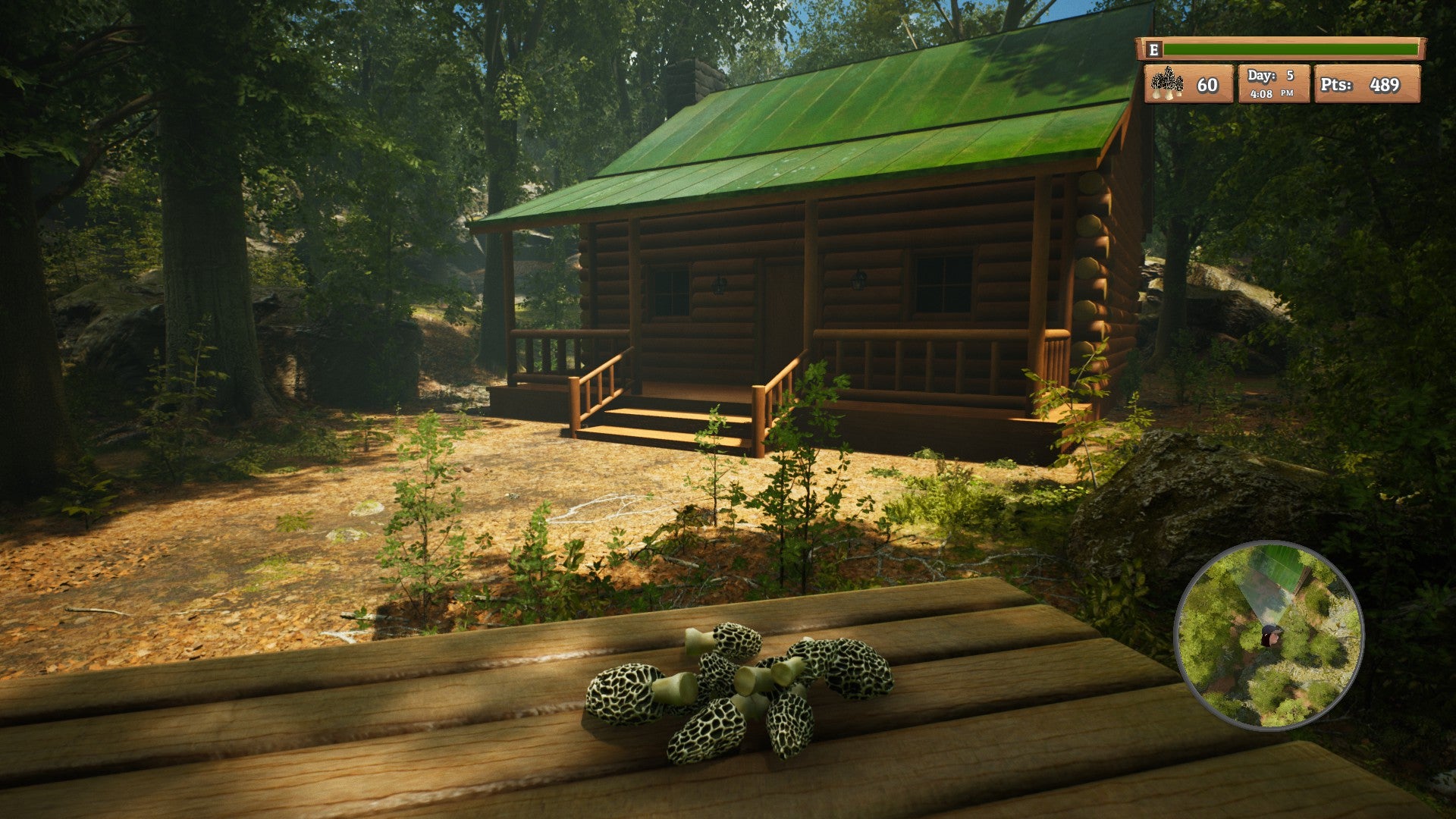Click the mushroom count showing 60

[x=1207, y=85]
